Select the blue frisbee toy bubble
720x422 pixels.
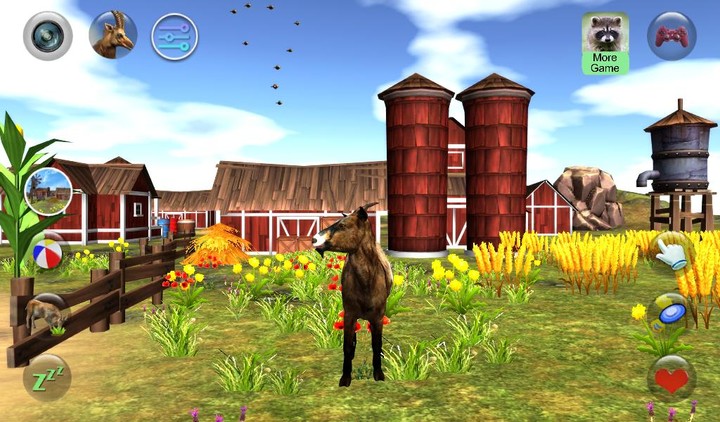point(671,313)
